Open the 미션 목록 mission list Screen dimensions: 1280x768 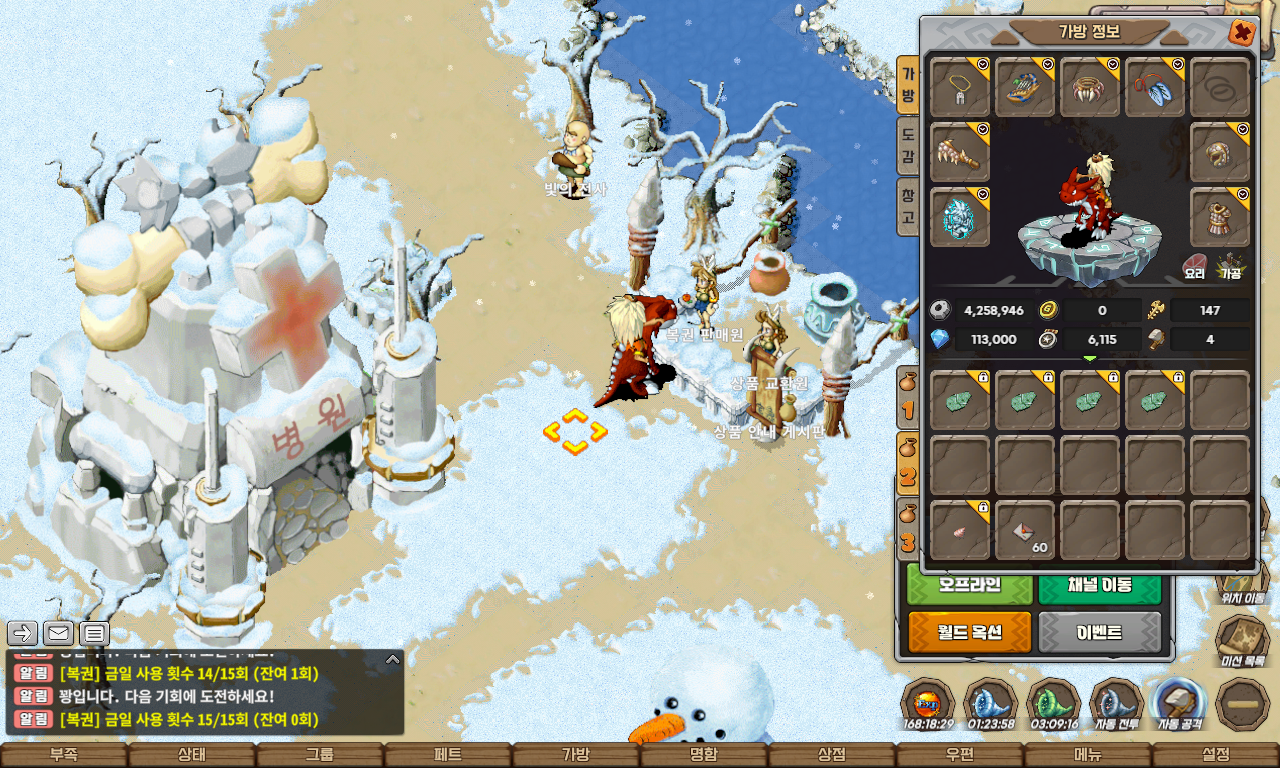point(1243,640)
